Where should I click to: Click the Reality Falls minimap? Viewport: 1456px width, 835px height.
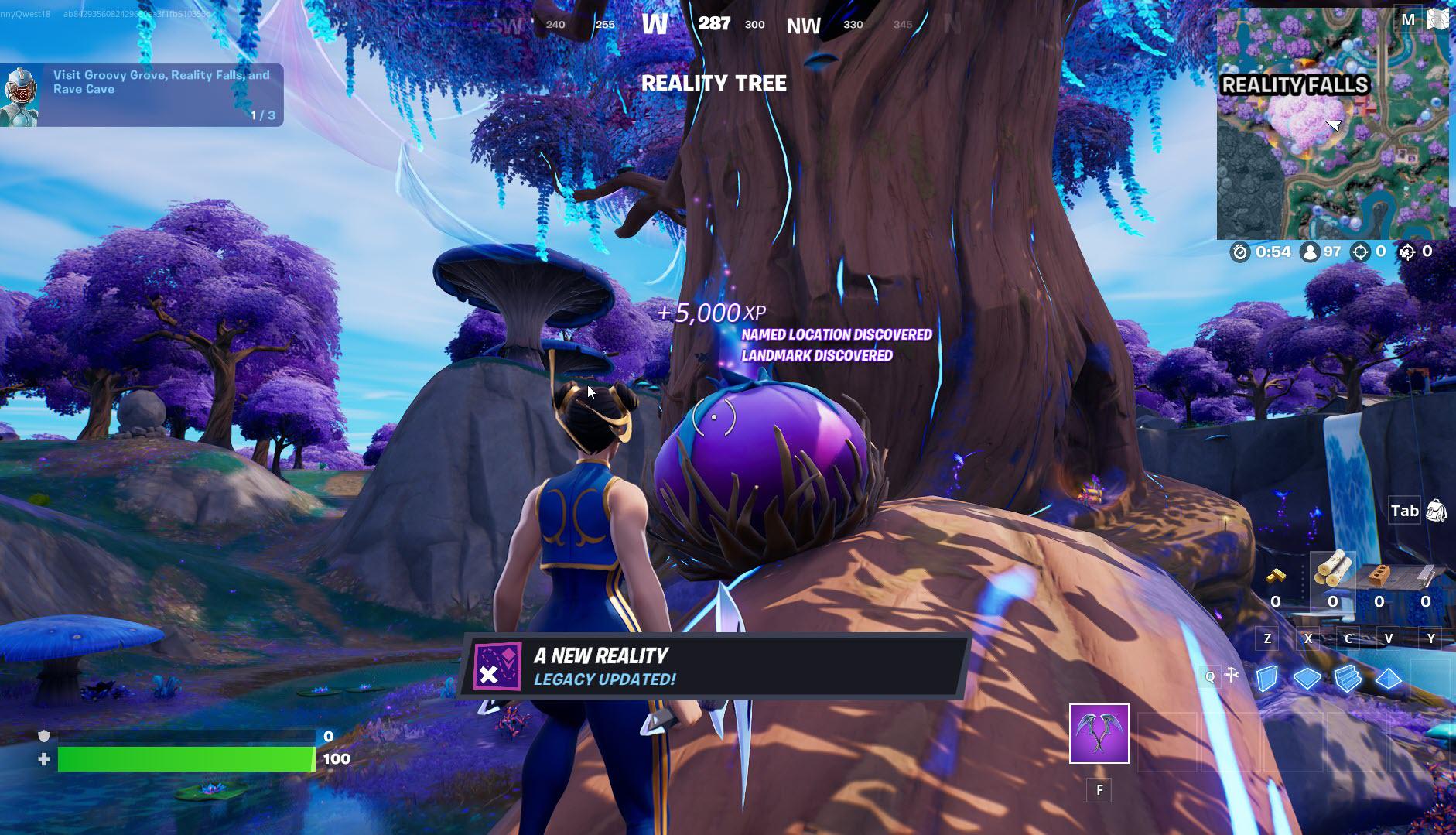pos(1332,125)
